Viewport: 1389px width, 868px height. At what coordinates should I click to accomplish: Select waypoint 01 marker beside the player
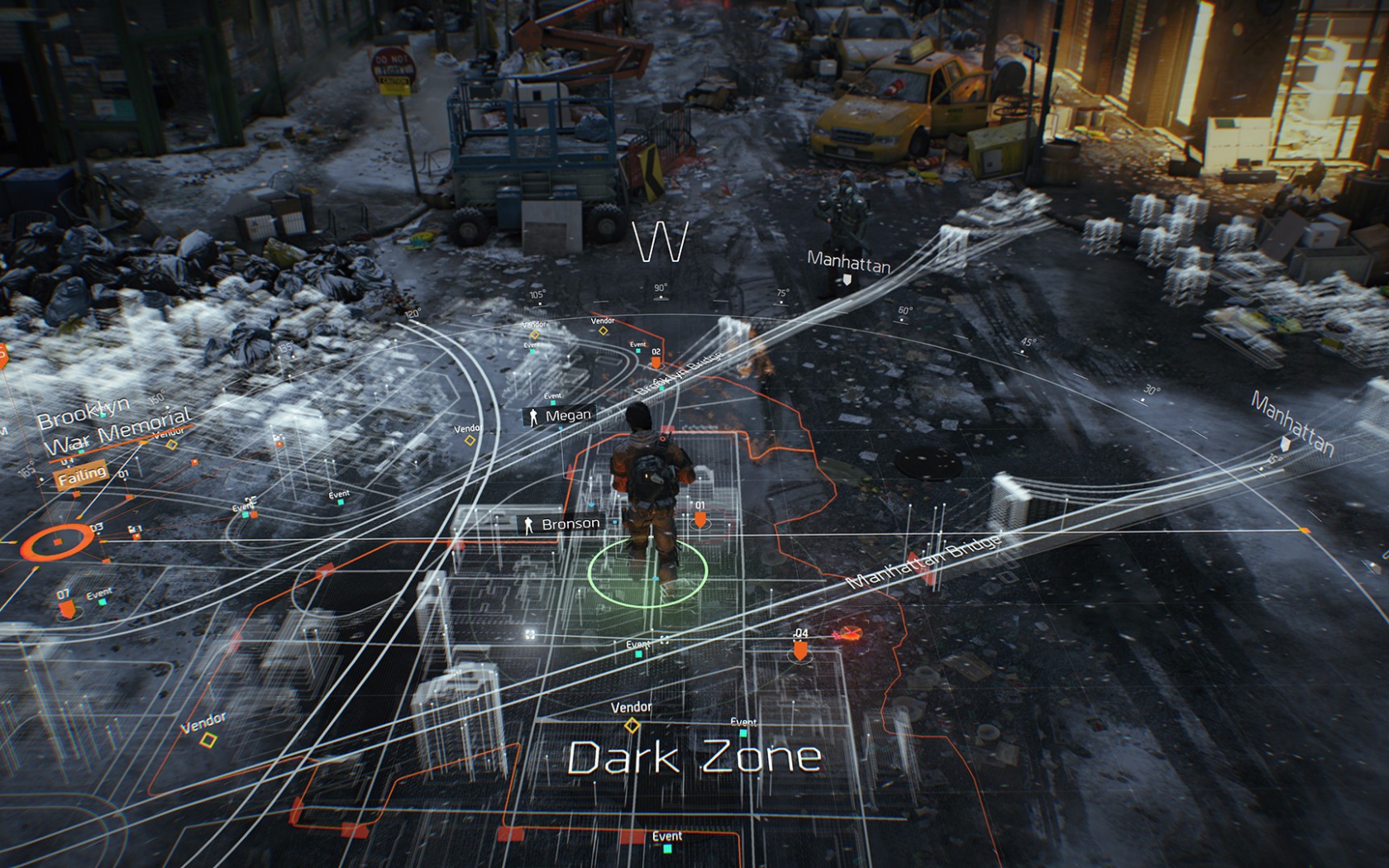point(702,521)
